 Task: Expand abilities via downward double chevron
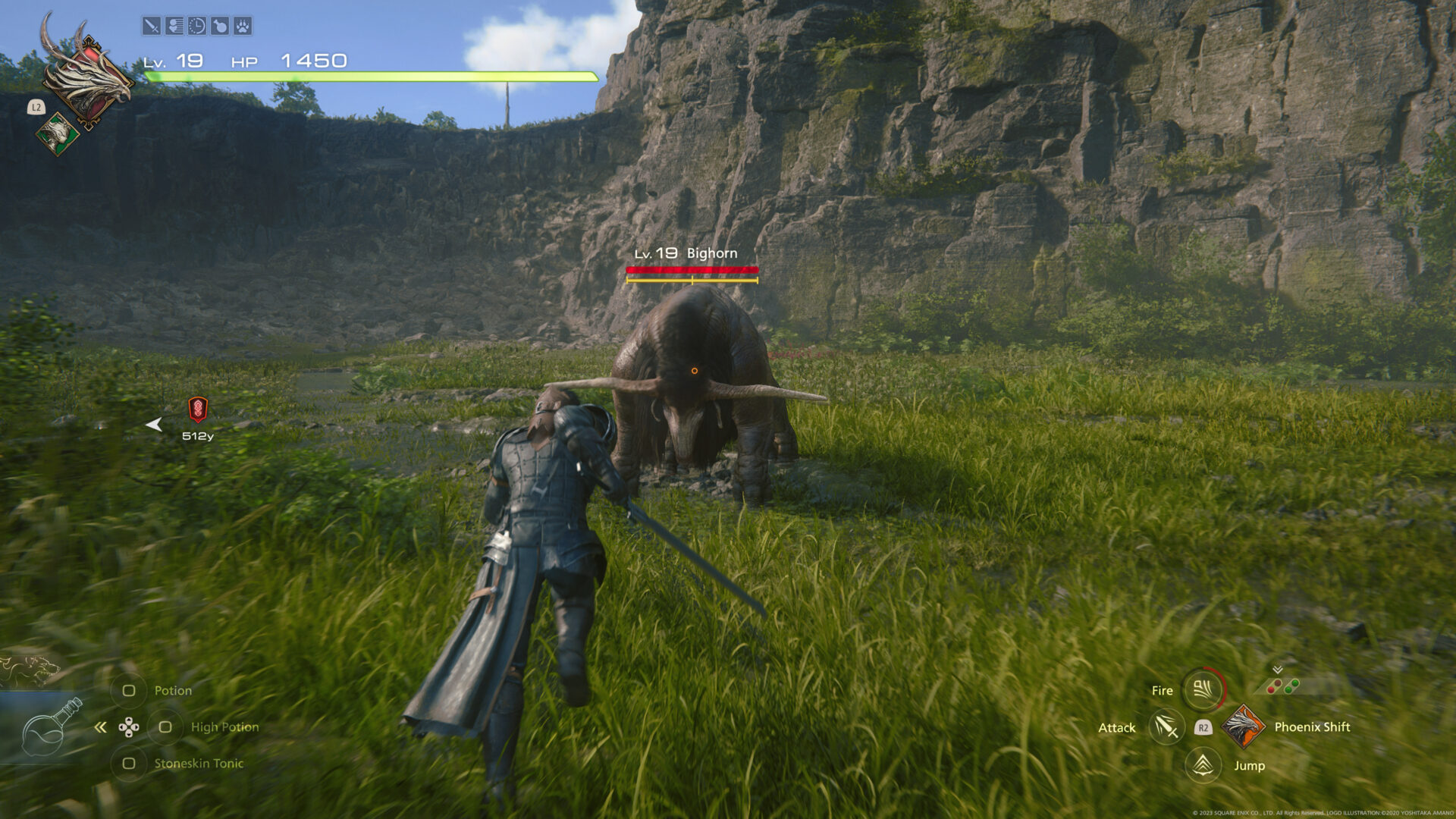click(x=1277, y=669)
